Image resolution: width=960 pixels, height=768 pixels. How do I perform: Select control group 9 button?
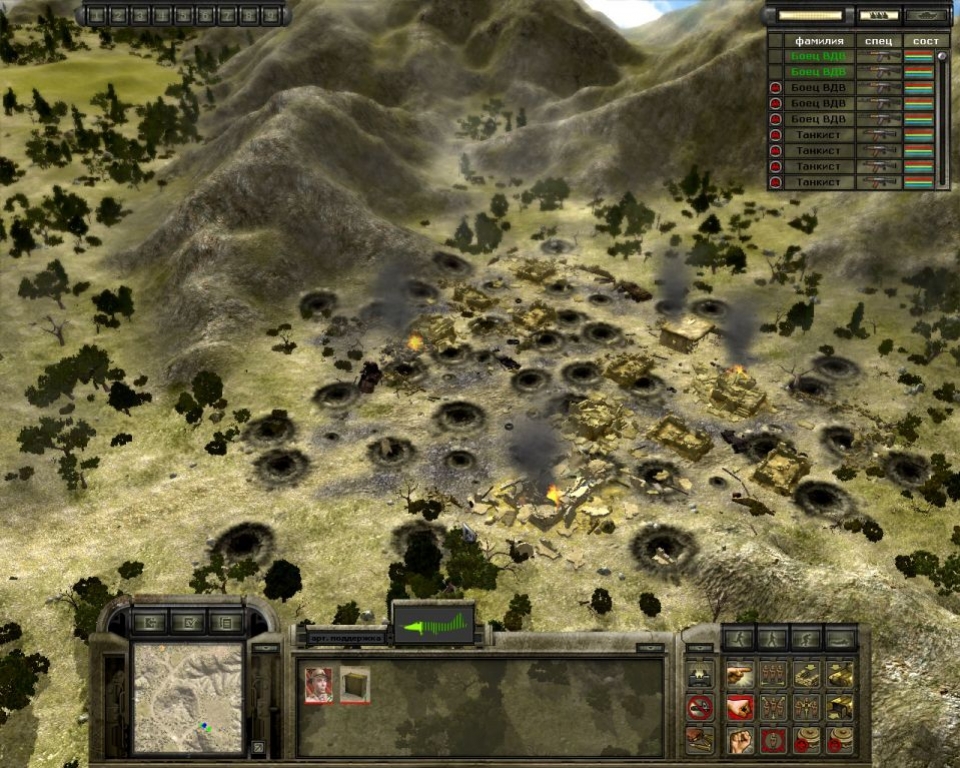271,15
